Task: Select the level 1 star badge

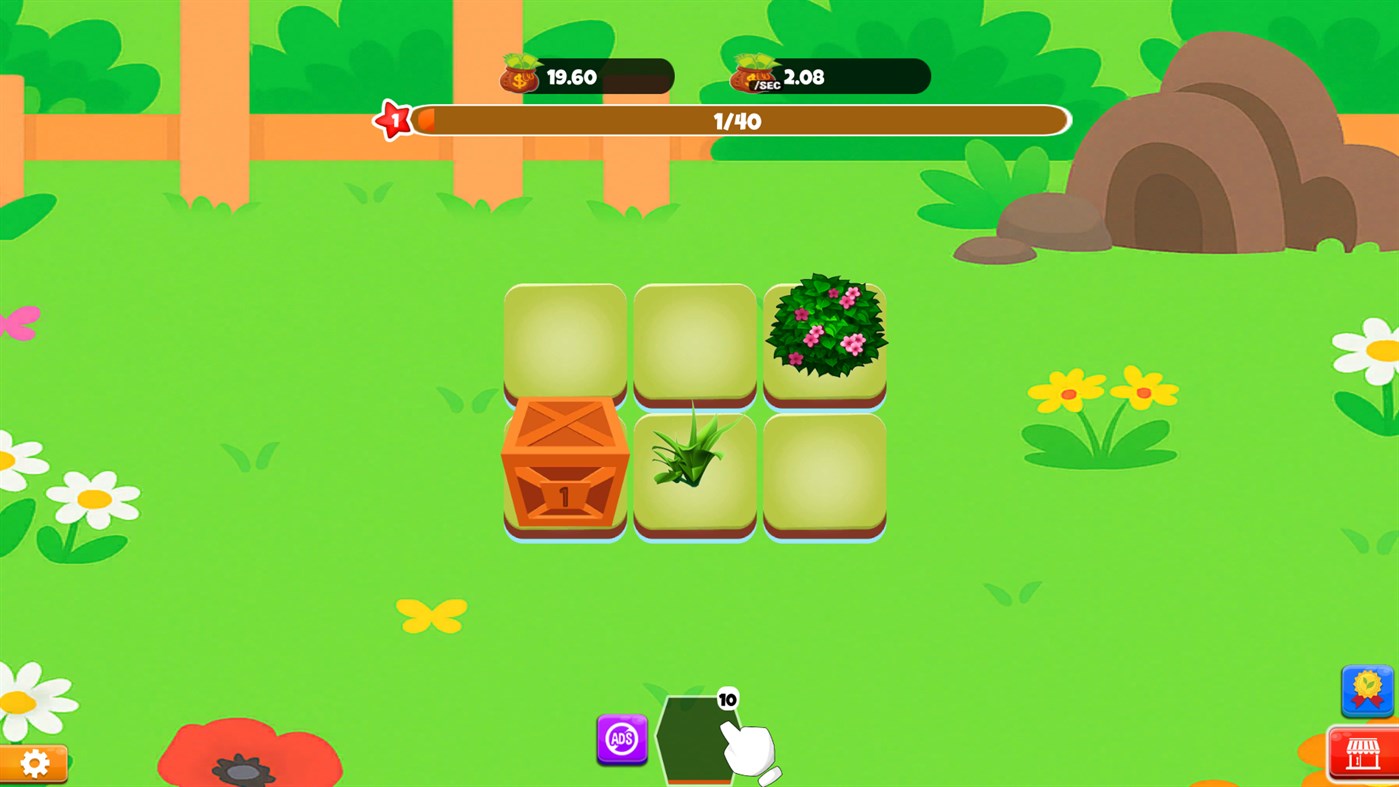Action: click(x=394, y=119)
